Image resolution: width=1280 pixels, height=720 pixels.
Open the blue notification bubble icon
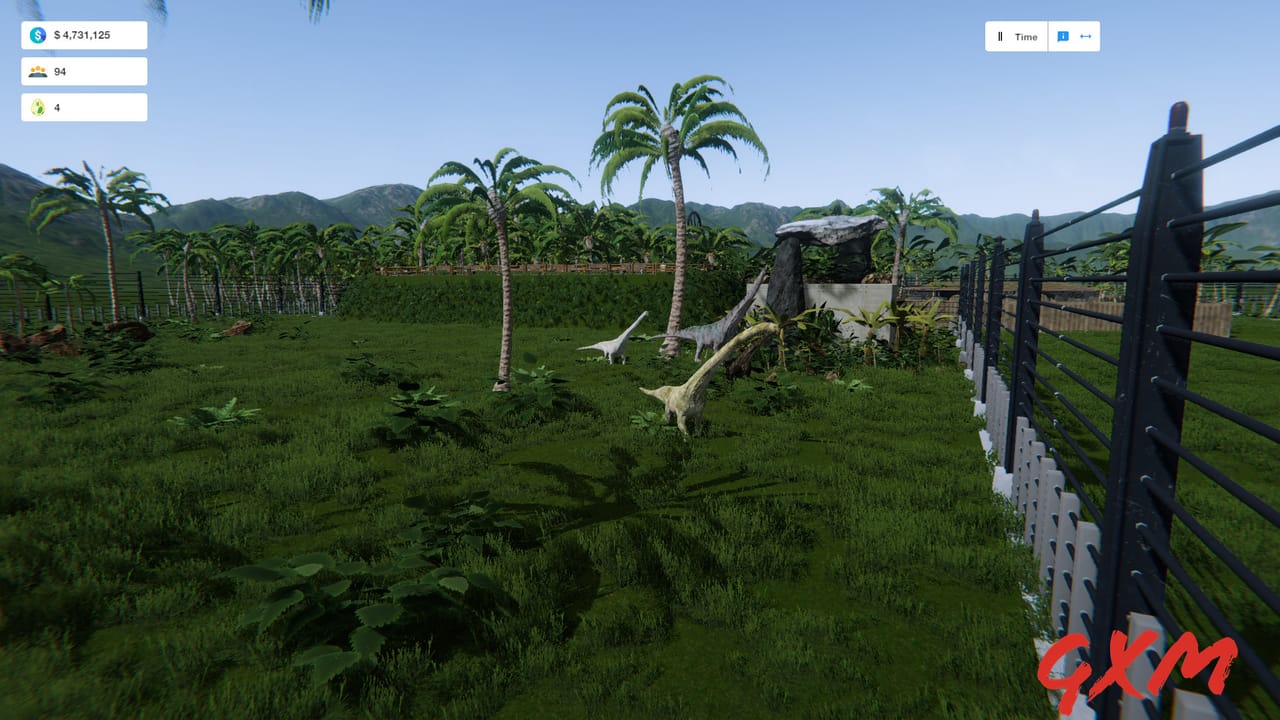(x=1063, y=36)
